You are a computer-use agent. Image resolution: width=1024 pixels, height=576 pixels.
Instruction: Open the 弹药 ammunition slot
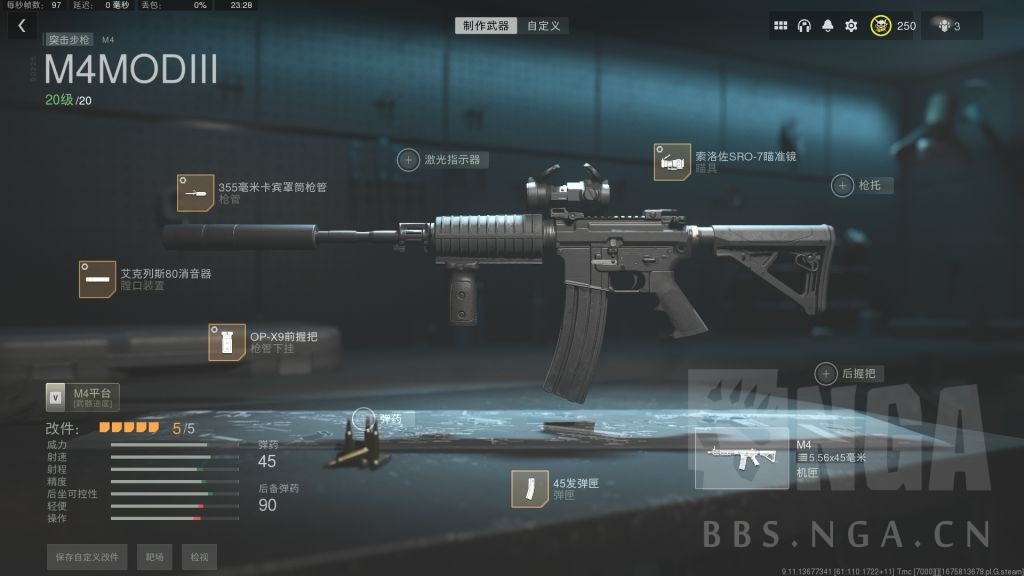(364, 419)
